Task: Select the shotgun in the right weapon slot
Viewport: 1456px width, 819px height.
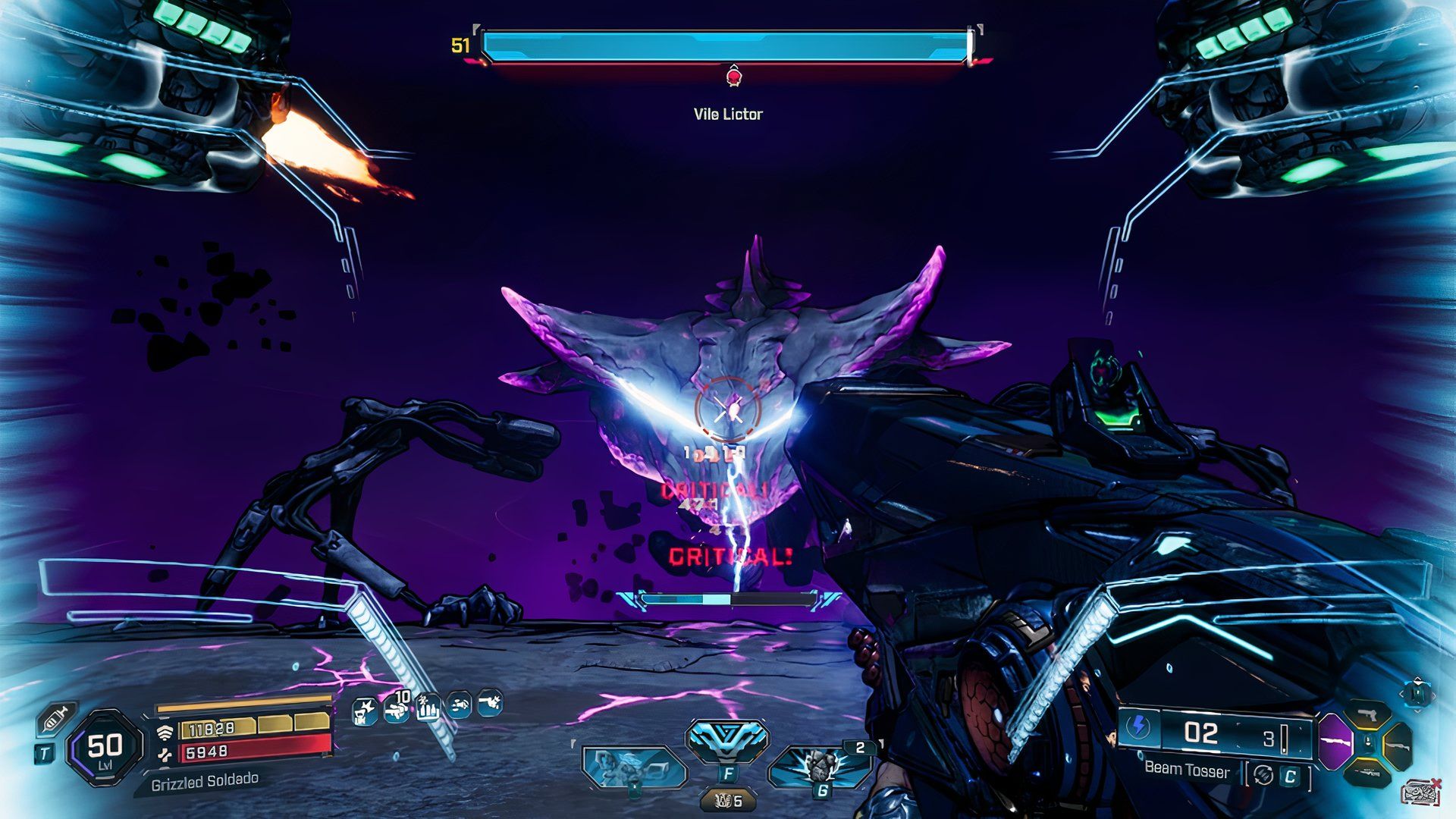Action: (1397, 745)
